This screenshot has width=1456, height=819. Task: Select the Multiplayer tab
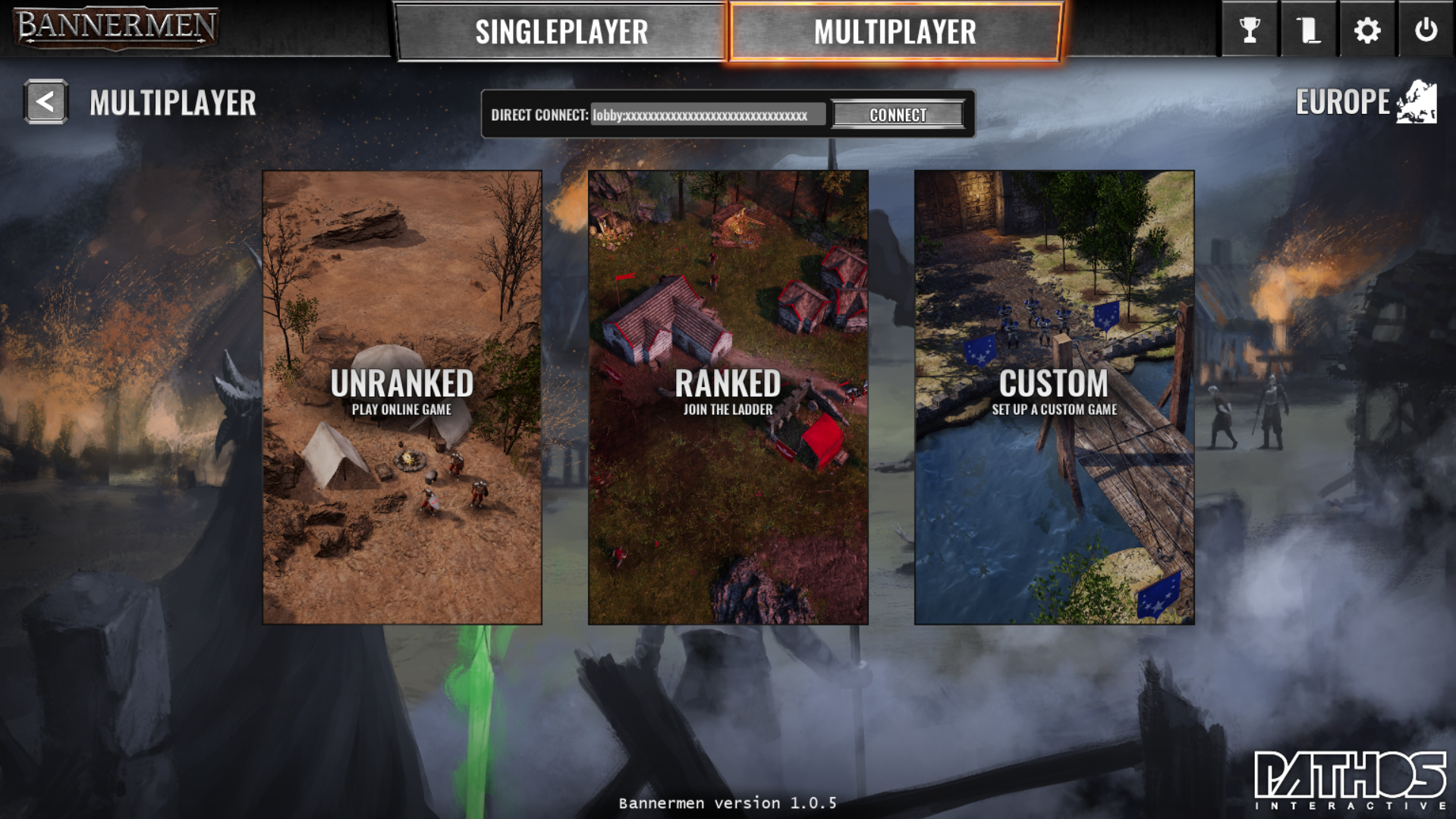[x=895, y=32]
